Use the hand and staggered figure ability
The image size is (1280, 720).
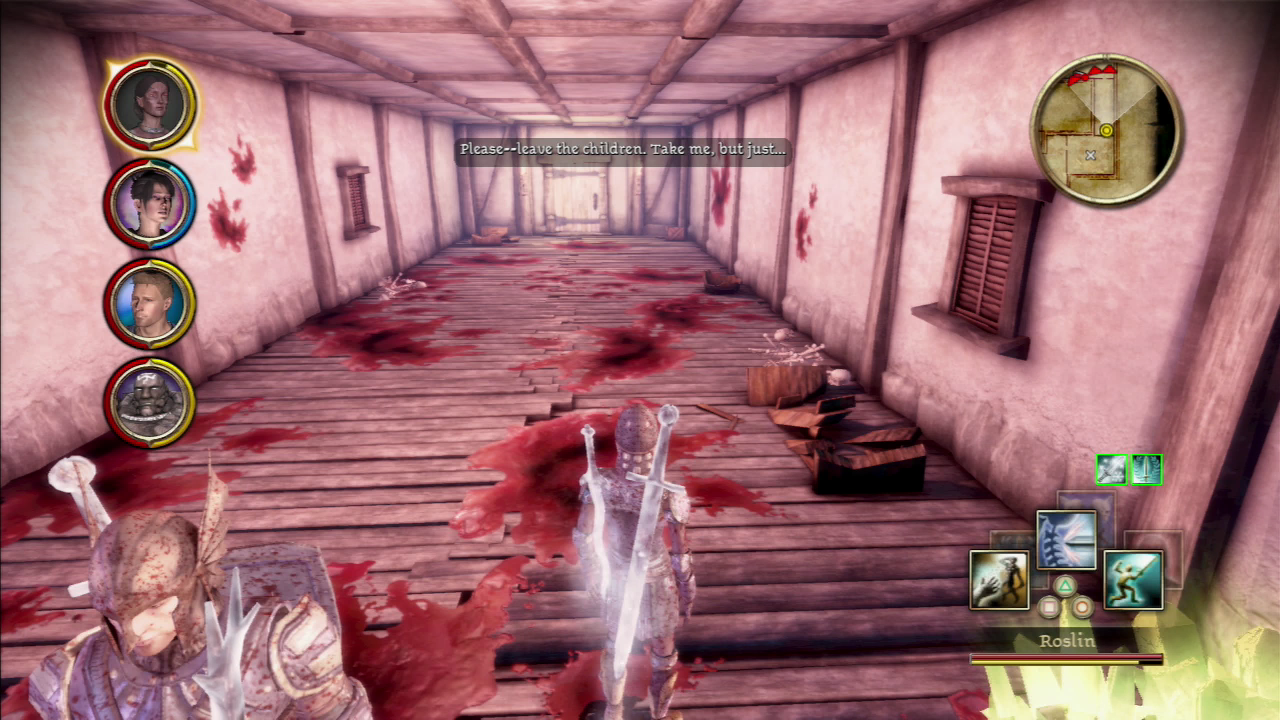[999, 580]
